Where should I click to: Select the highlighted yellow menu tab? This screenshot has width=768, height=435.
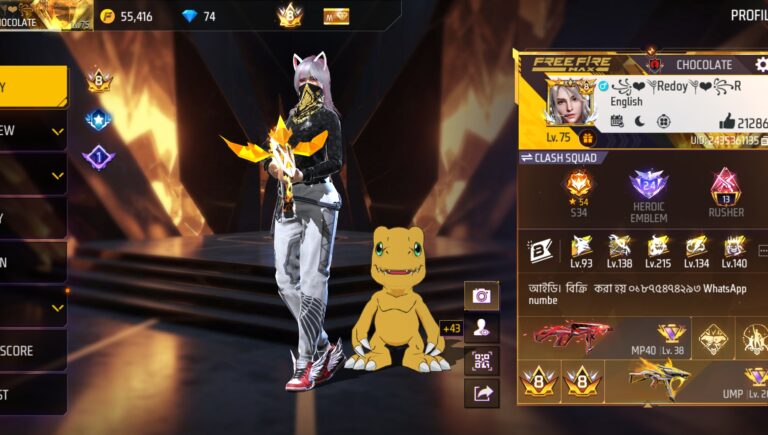pyautogui.click(x=33, y=87)
